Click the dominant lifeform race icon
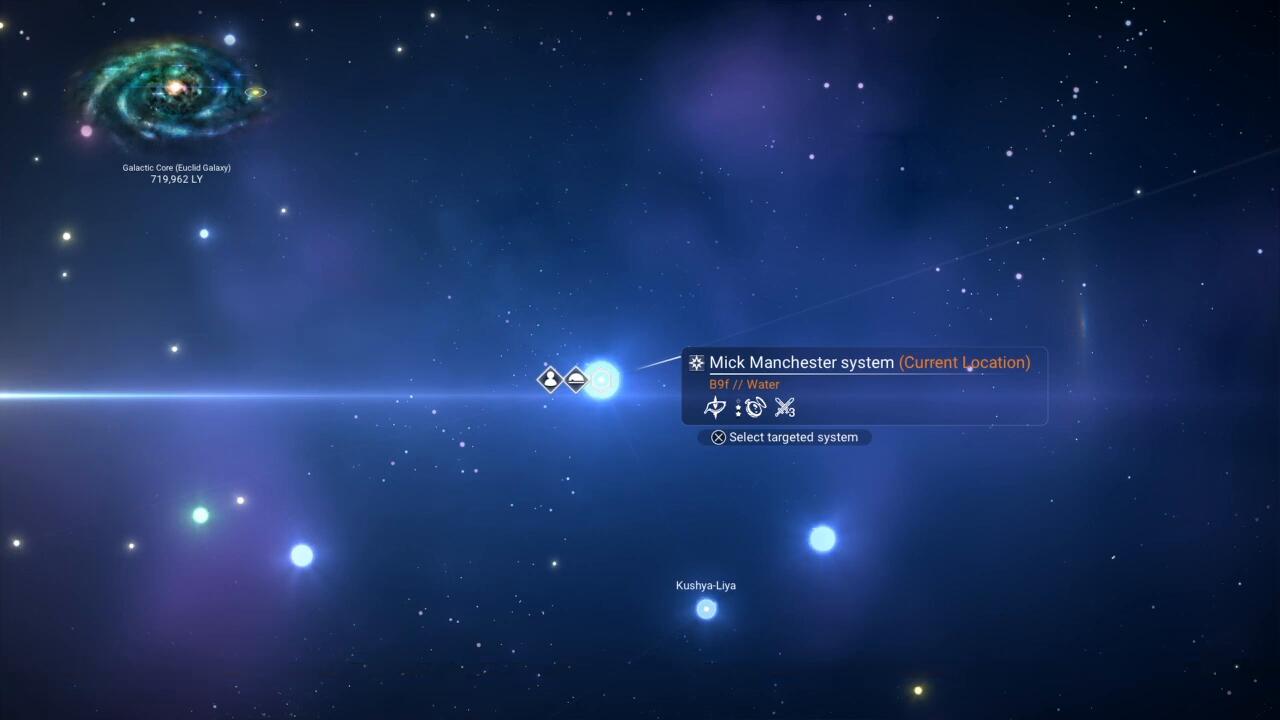Screen dimensions: 1280x720 click(715, 408)
